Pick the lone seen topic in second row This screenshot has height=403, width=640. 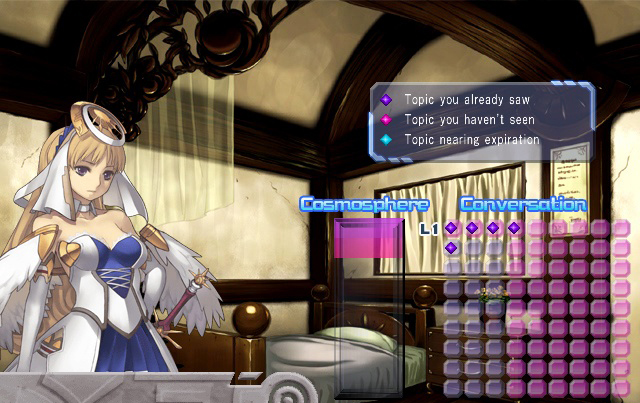(451, 248)
